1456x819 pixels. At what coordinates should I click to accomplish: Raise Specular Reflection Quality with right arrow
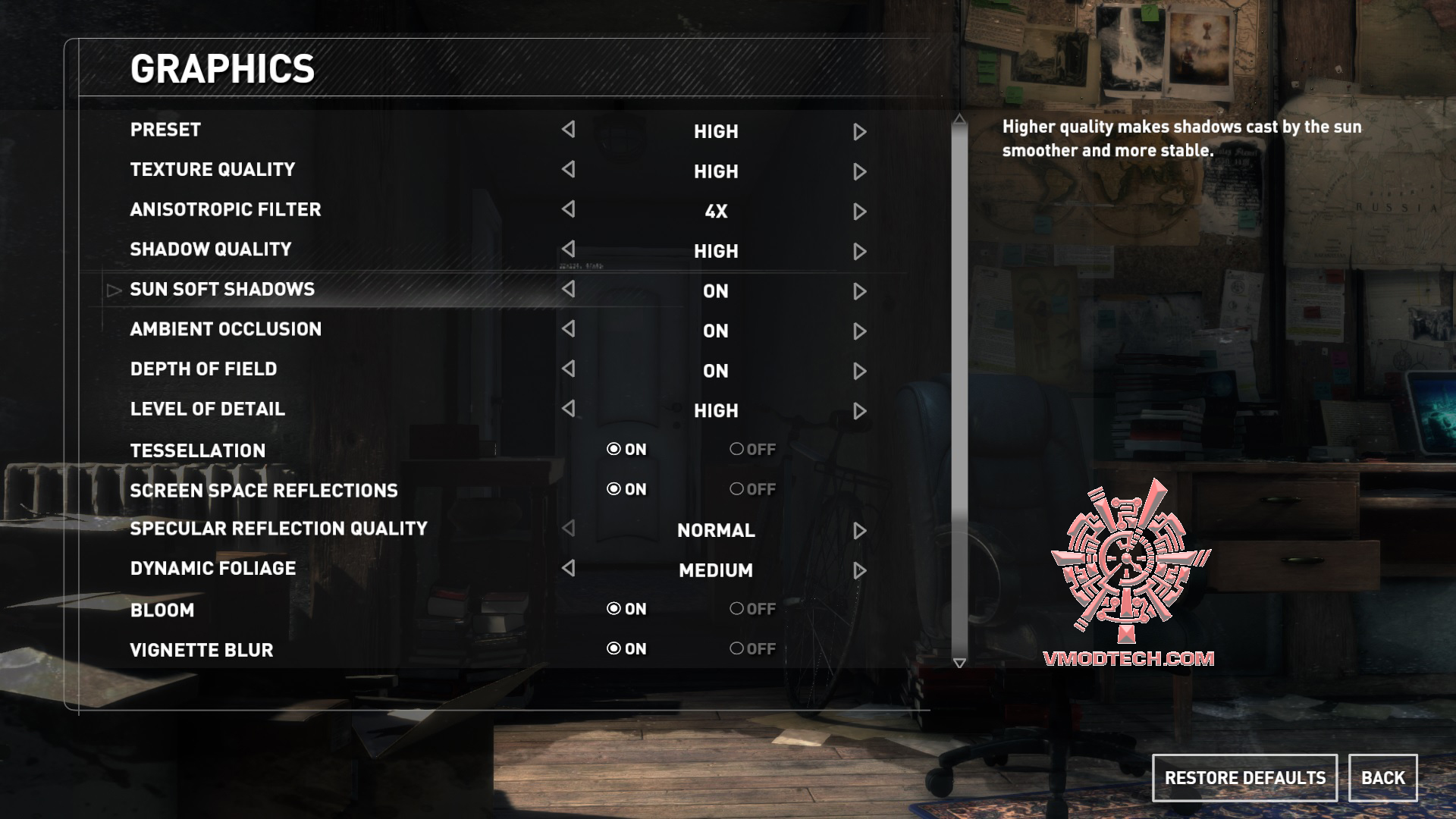pyautogui.click(x=859, y=531)
